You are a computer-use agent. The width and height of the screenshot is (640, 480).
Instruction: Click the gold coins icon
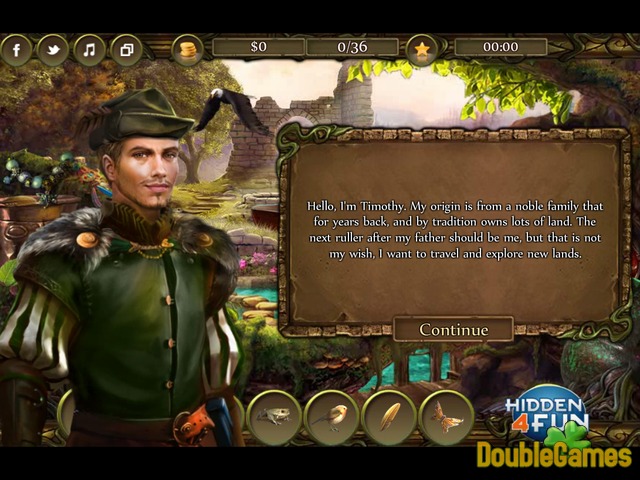click(188, 49)
